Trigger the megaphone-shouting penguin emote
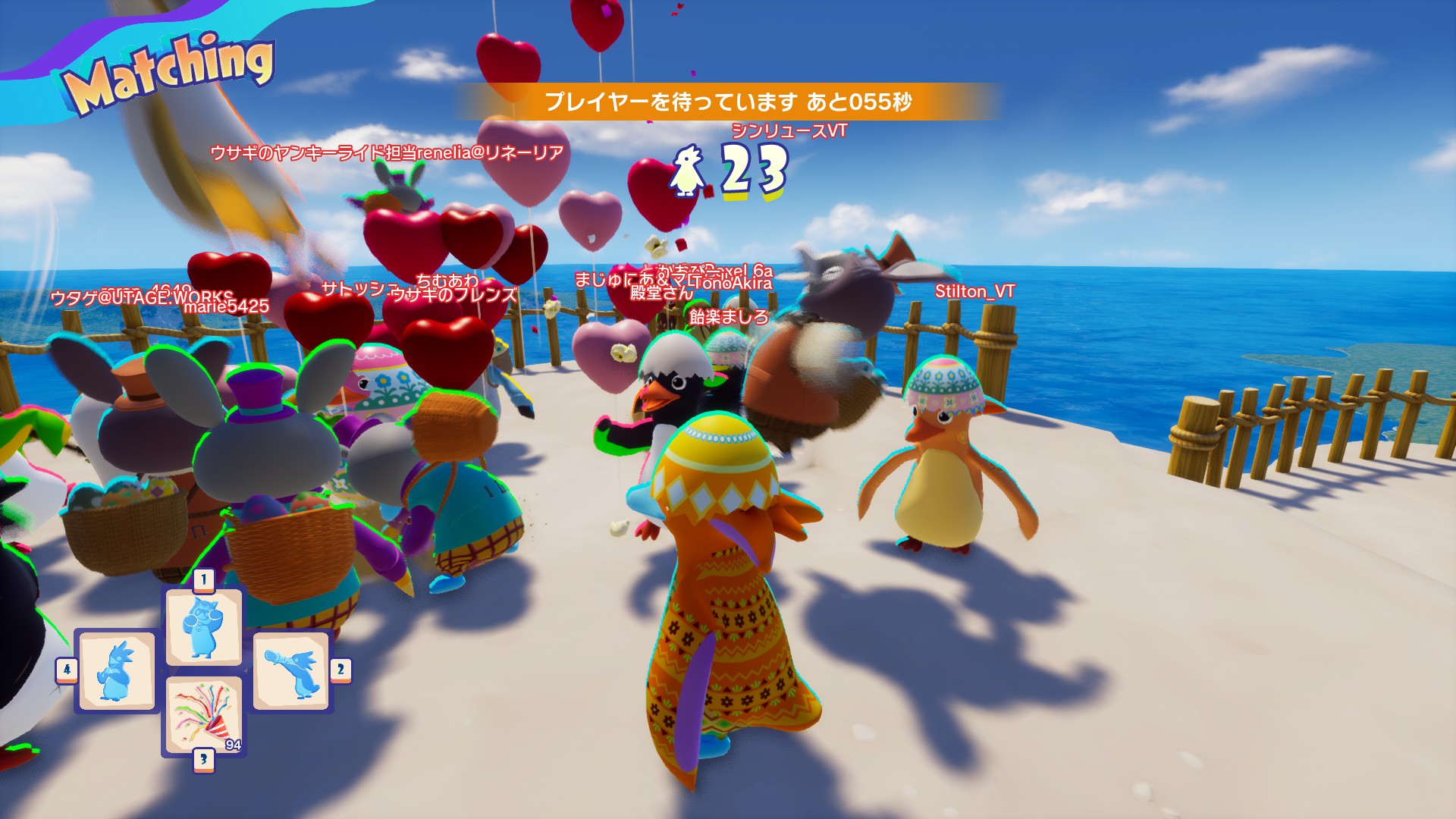The height and width of the screenshot is (819, 1456). 291,671
